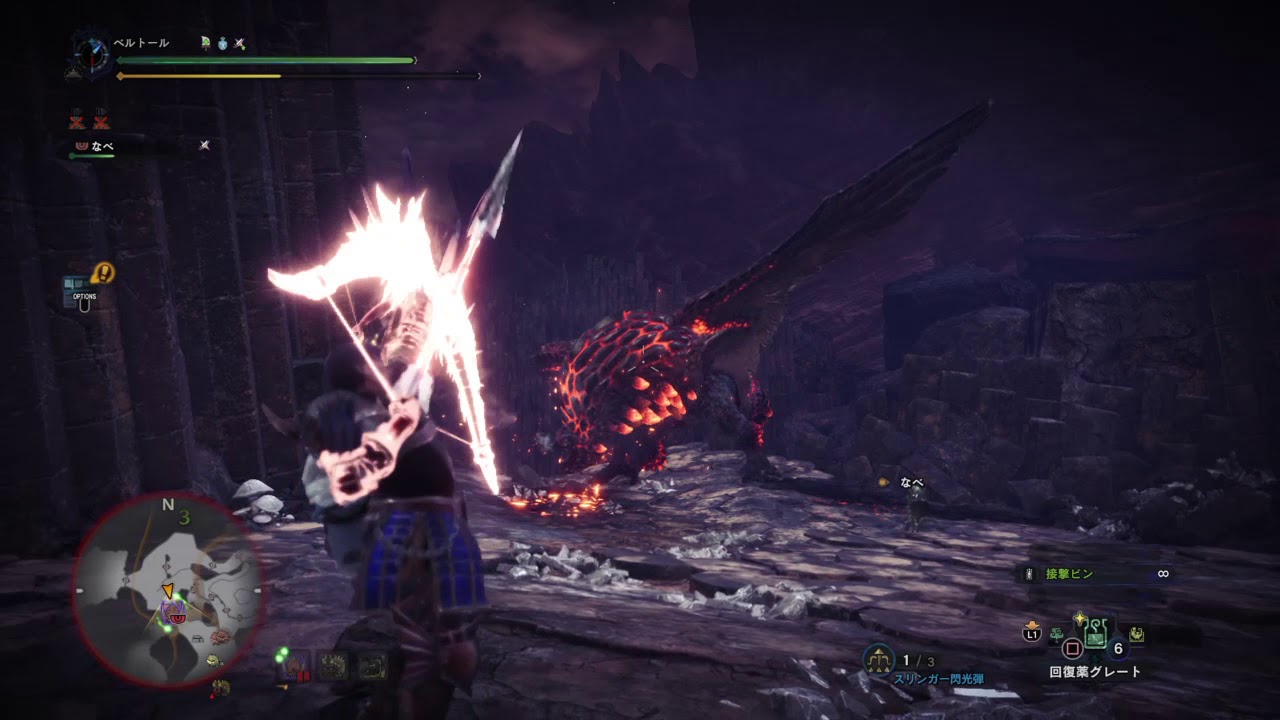Select the slinger flash pod ammo icon
1280x720 pixels.
[x=878, y=659]
